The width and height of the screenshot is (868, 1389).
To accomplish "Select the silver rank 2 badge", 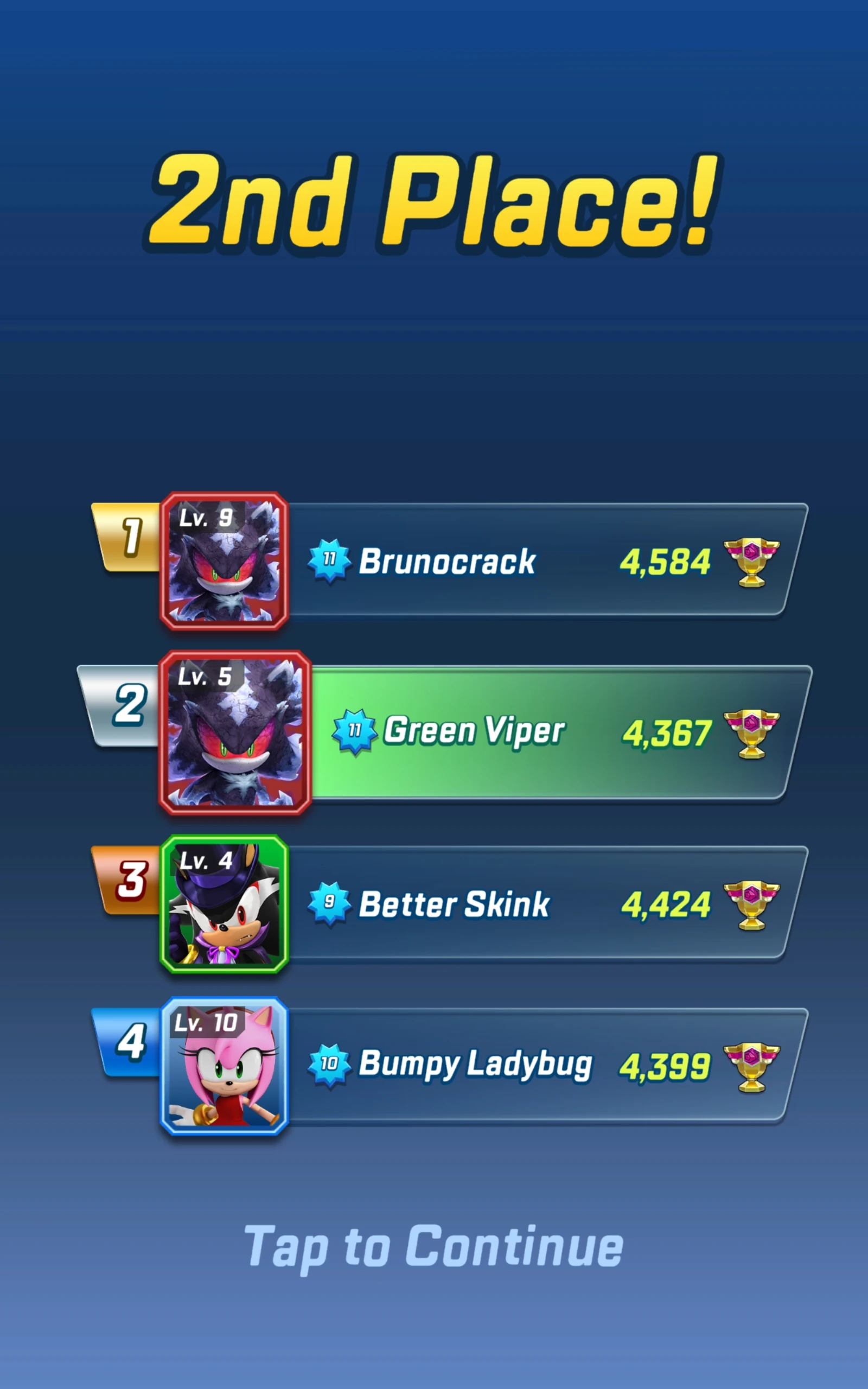I will [x=129, y=706].
